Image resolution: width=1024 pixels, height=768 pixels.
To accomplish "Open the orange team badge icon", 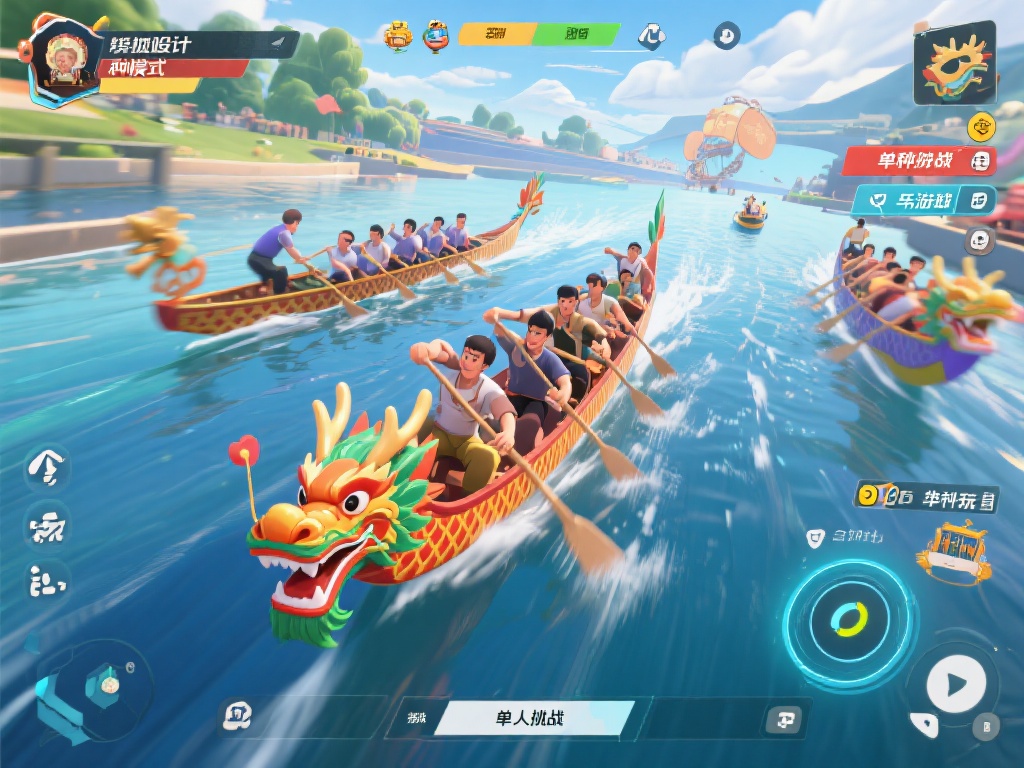I will (x=399, y=35).
